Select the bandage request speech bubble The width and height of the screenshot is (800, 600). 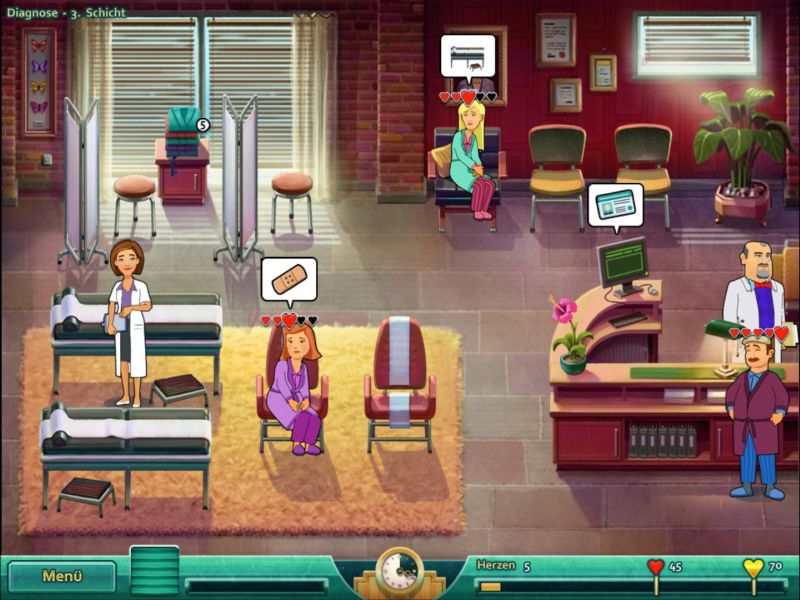[289, 277]
